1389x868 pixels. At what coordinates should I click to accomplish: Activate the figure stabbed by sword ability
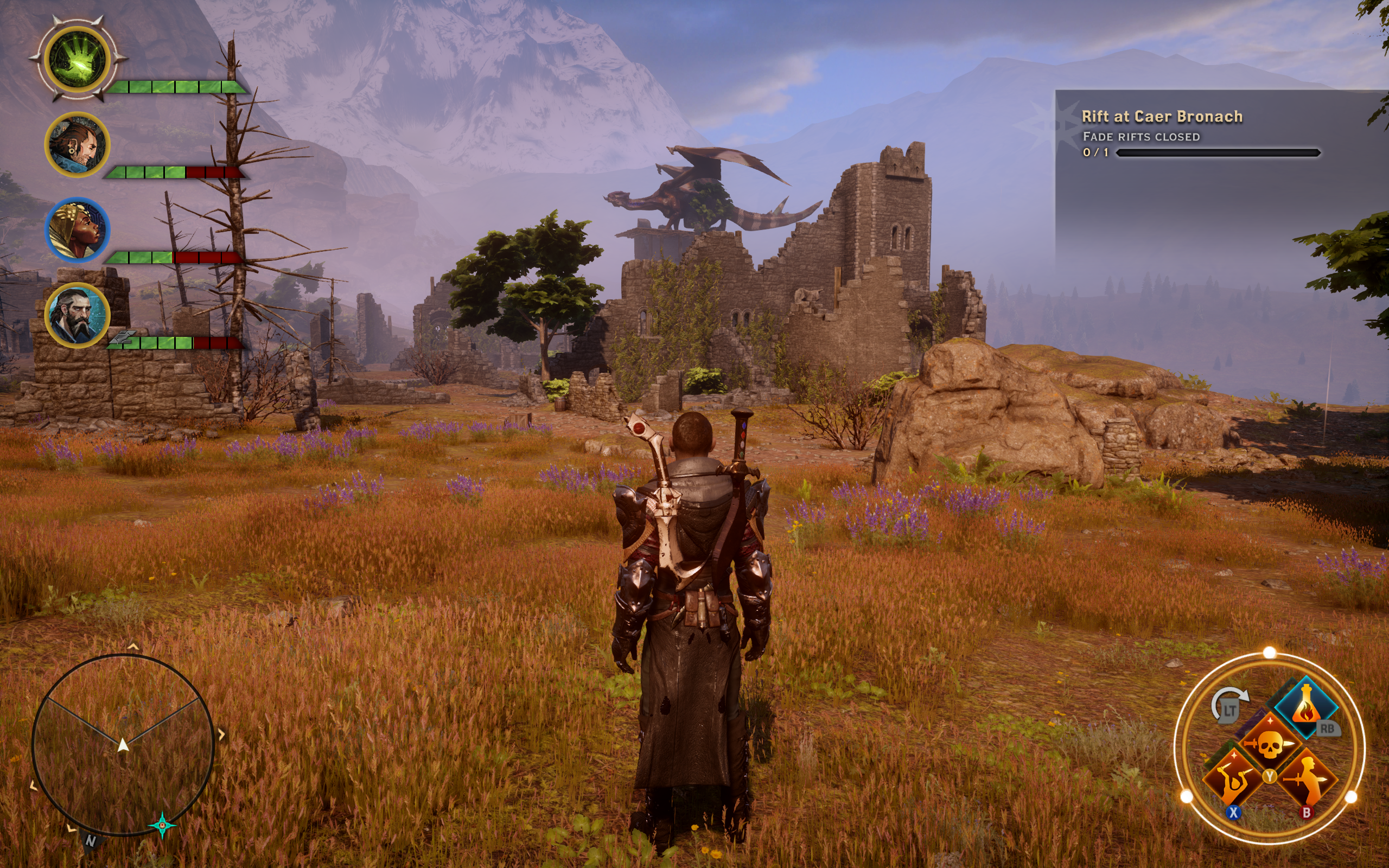pyautogui.click(x=1308, y=780)
